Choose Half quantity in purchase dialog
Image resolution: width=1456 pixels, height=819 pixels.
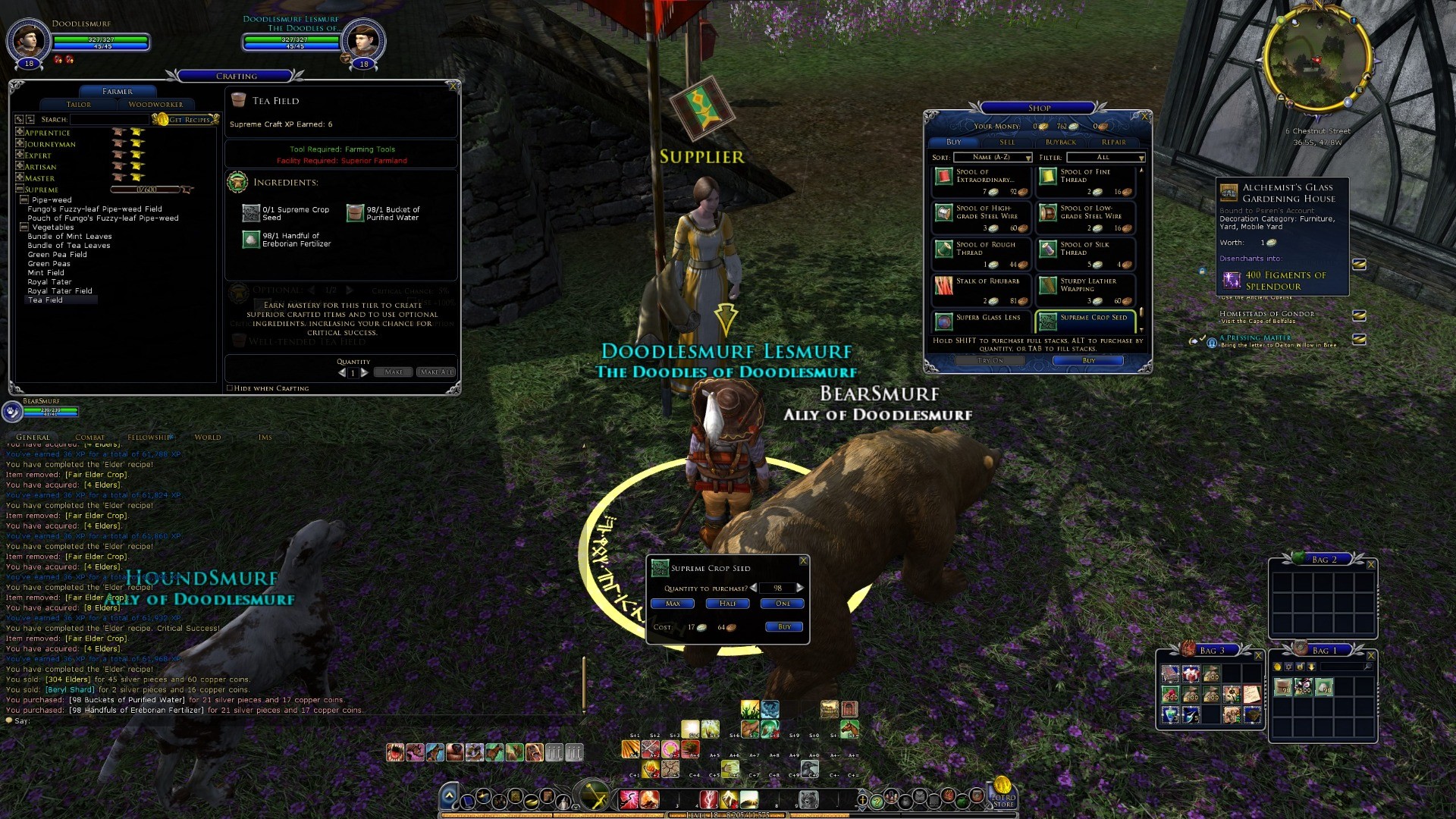point(727,604)
